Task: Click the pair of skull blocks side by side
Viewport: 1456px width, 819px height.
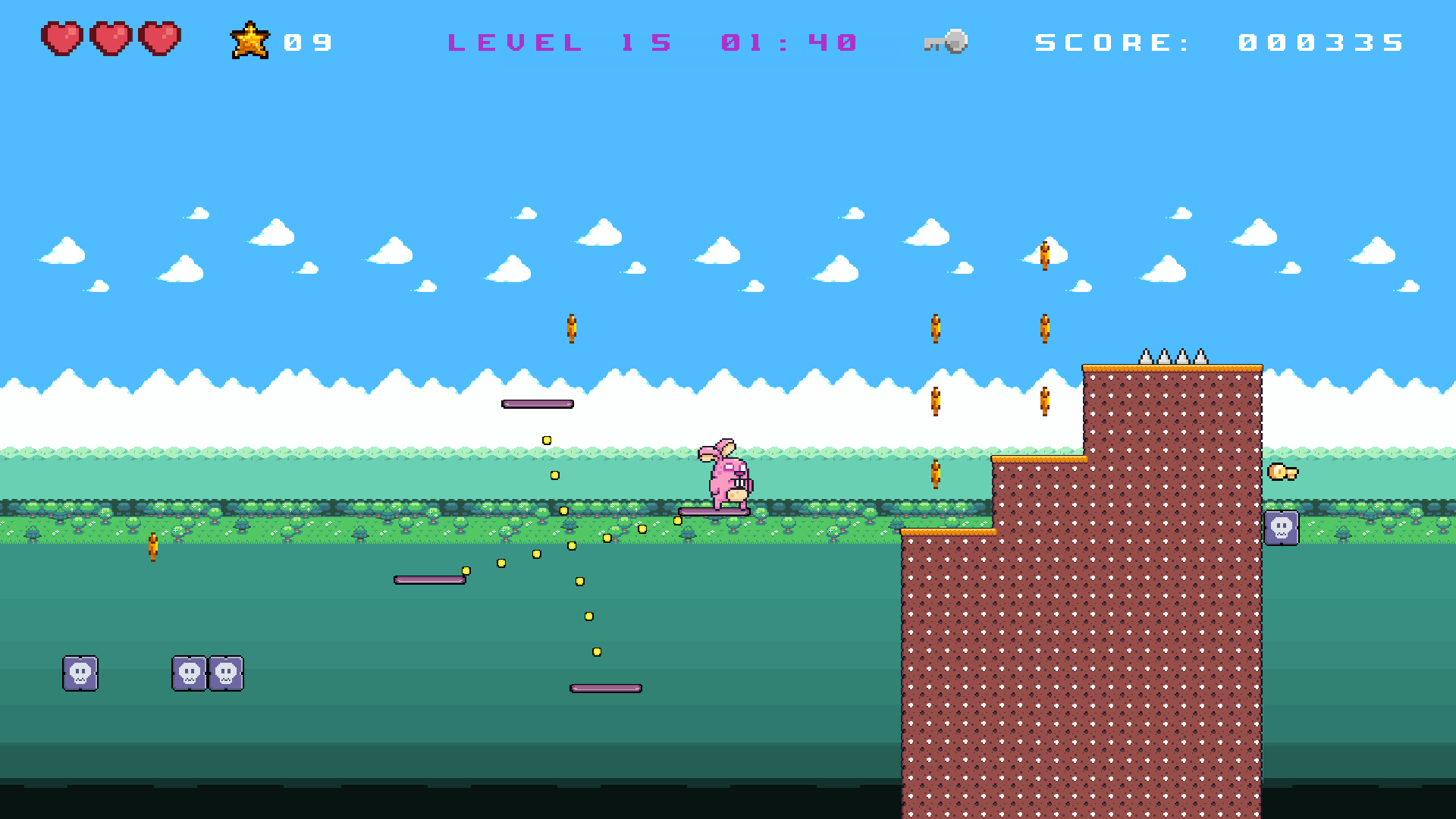Action: pyautogui.click(x=207, y=673)
